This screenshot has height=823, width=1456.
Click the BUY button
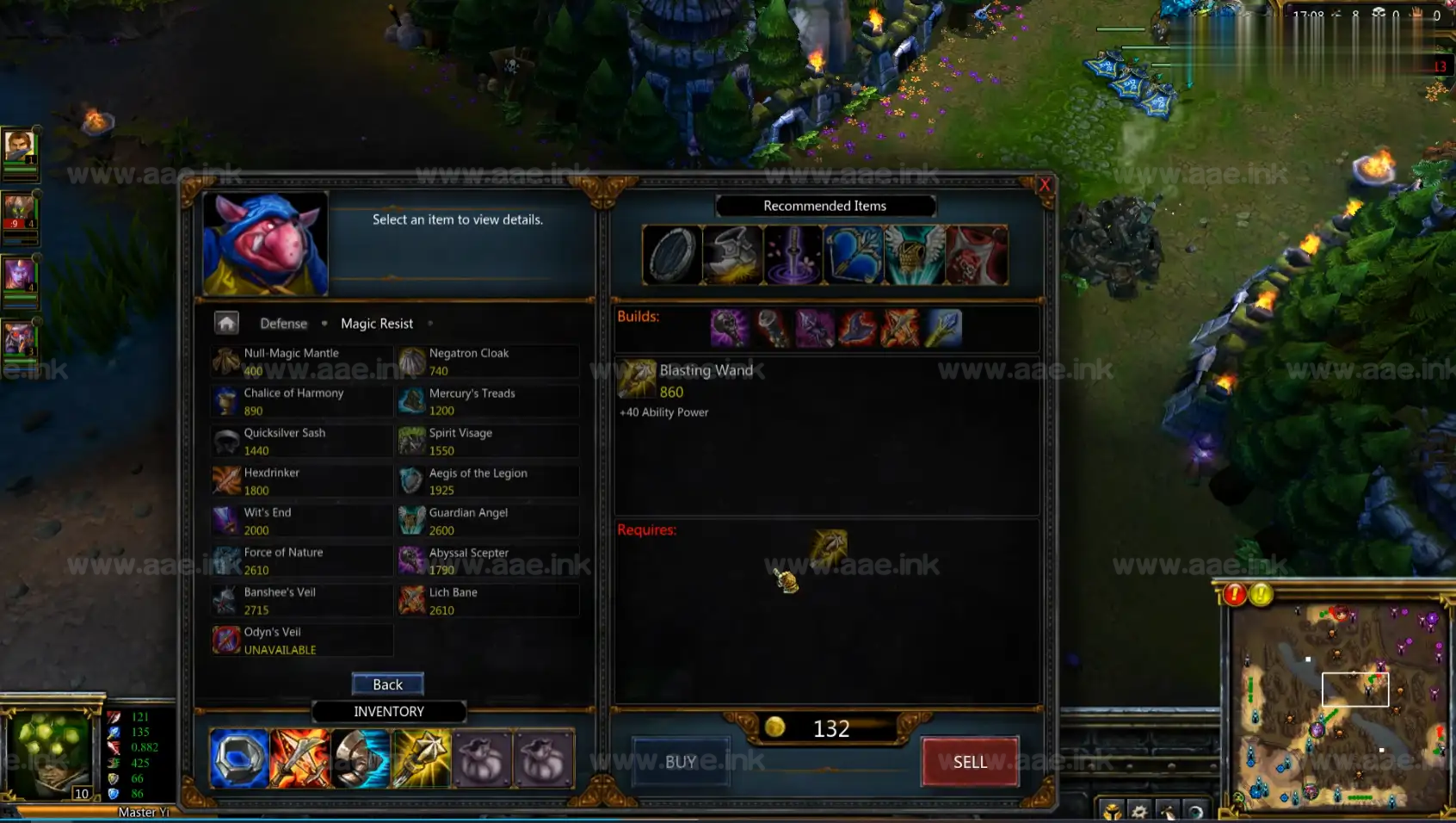[681, 762]
